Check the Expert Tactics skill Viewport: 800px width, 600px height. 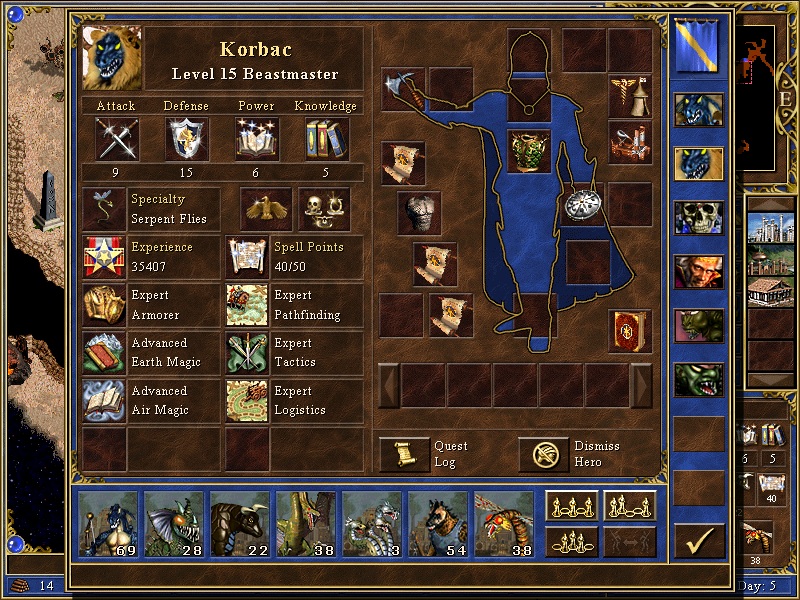pos(247,353)
